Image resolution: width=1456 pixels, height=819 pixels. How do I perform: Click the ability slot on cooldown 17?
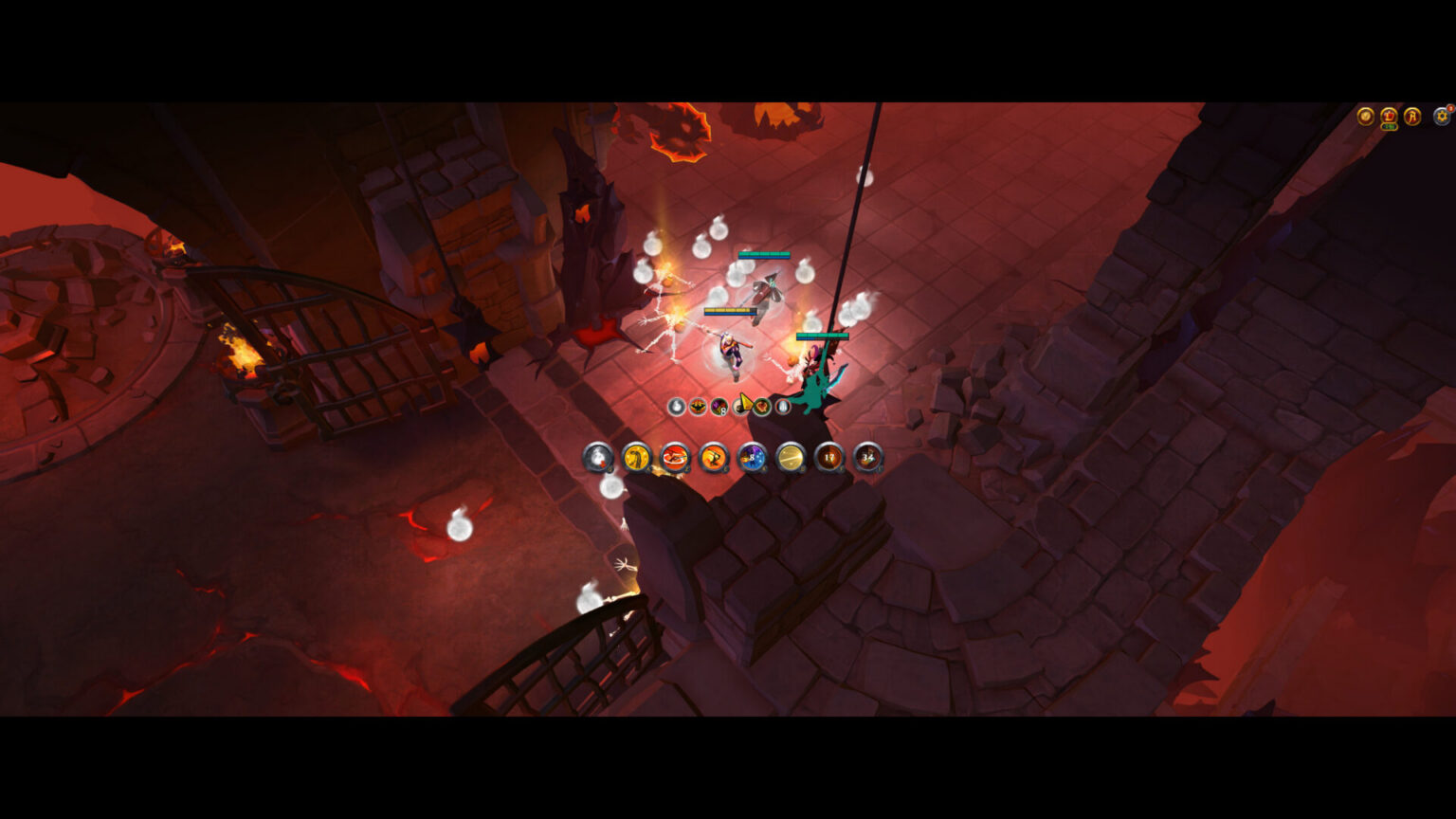tap(829, 458)
